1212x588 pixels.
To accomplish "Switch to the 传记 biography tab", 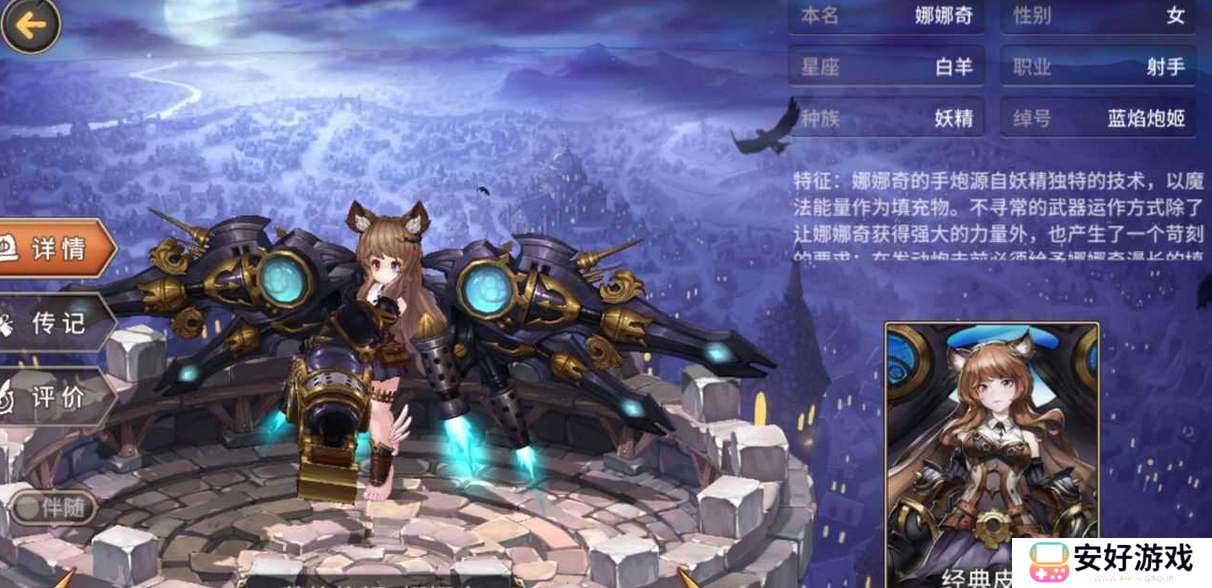I will [55, 322].
